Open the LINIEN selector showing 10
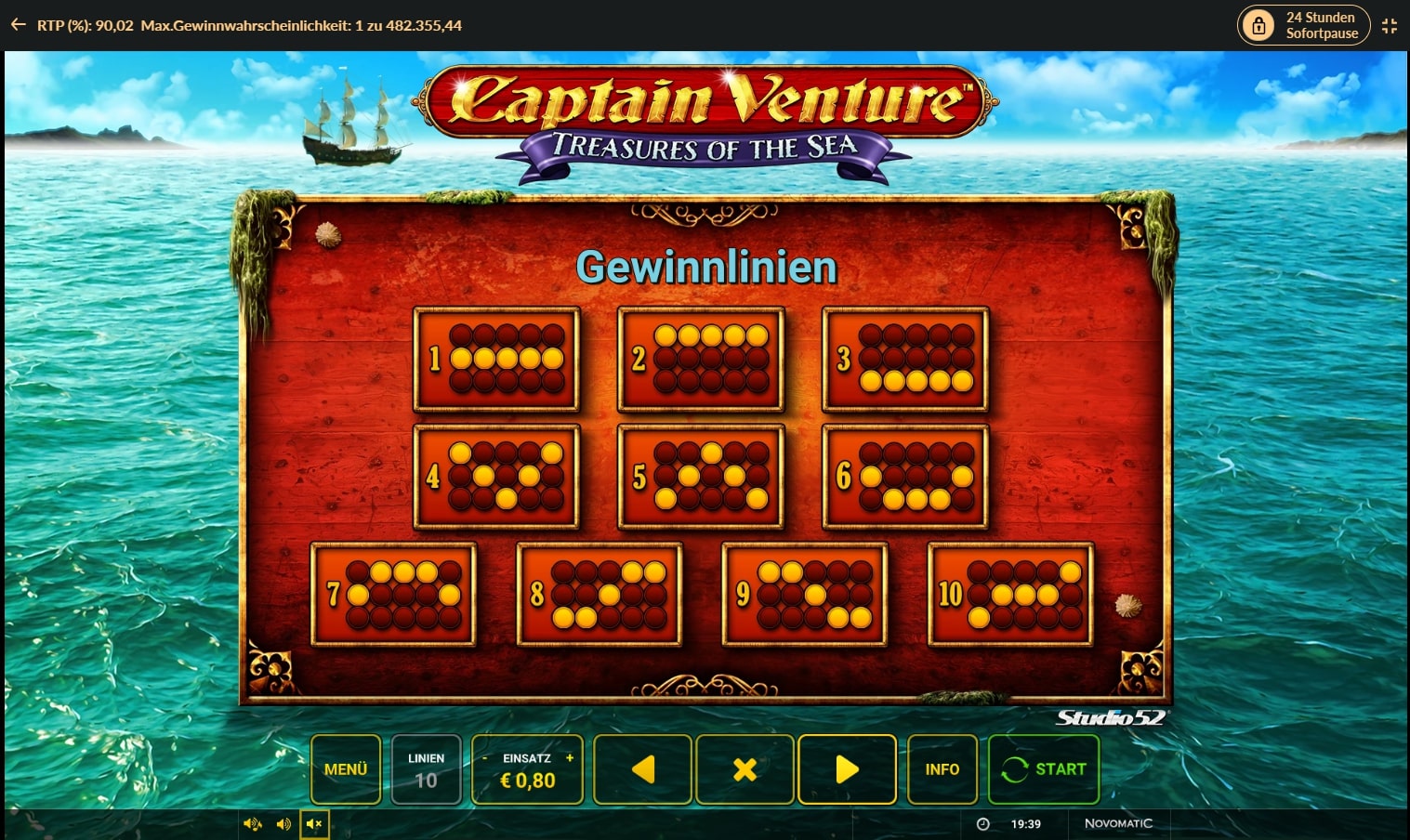 [x=426, y=768]
